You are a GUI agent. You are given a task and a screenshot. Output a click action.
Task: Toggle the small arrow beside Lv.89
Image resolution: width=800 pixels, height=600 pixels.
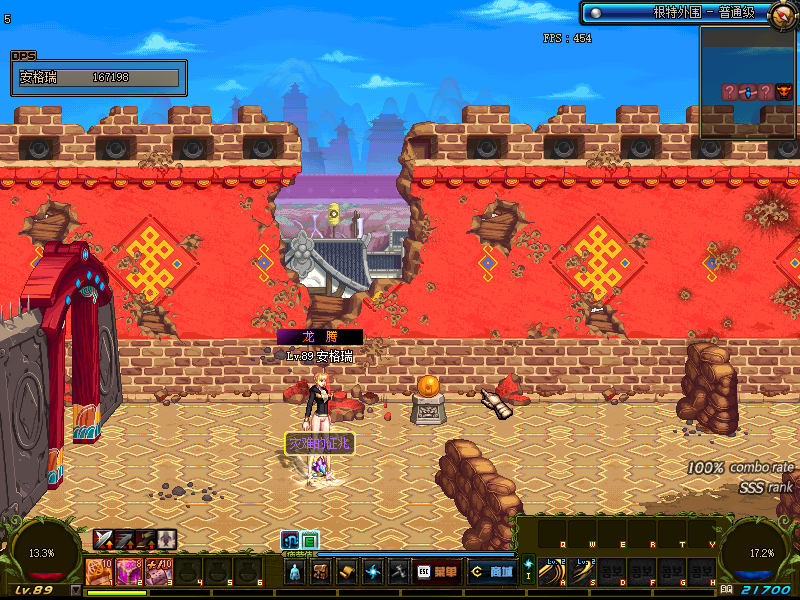pos(76,590)
